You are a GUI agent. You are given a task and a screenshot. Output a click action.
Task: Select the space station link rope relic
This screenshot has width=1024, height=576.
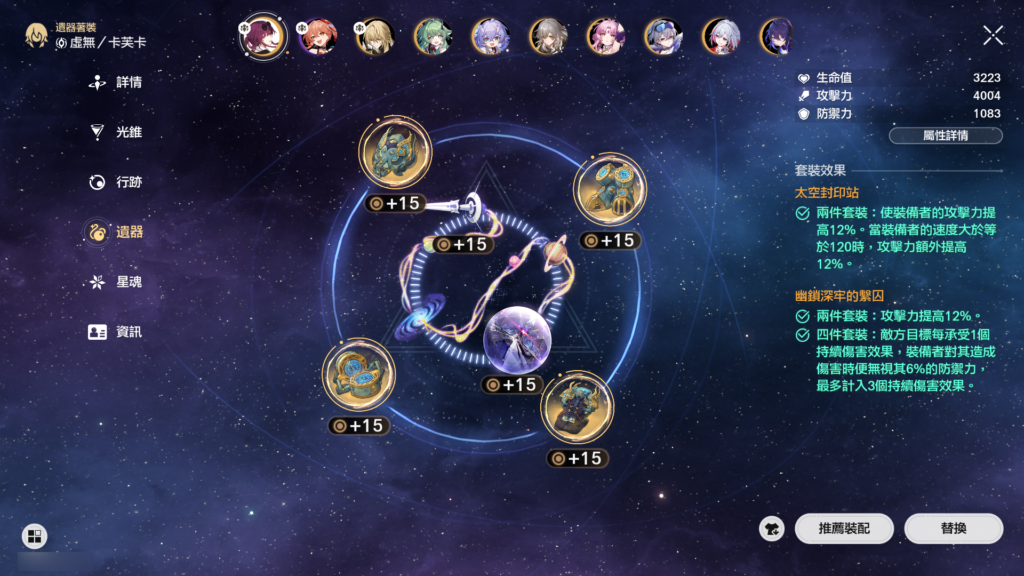[468, 207]
